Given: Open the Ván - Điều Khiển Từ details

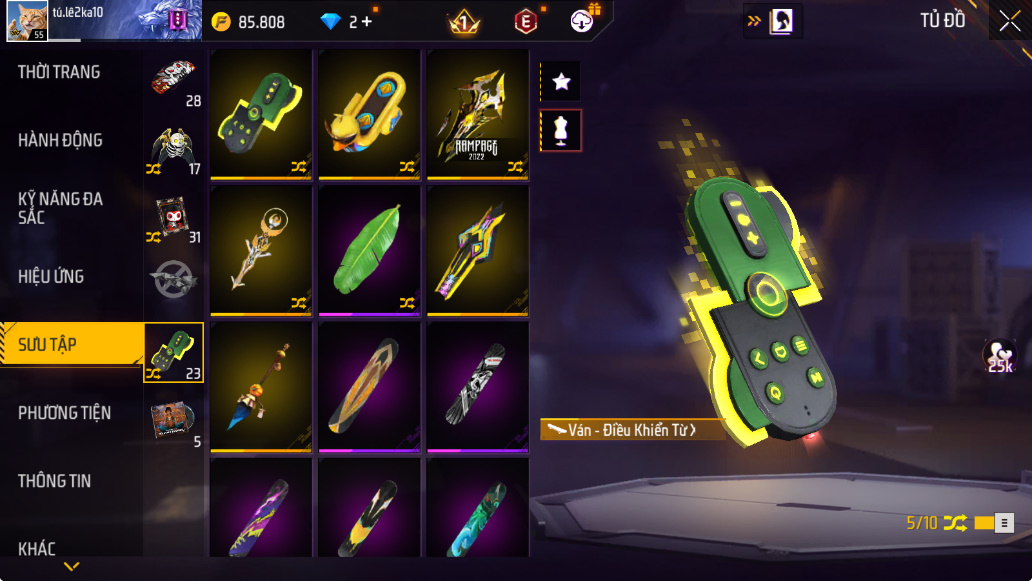Looking at the screenshot, I should pyautogui.click(x=632, y=430).
